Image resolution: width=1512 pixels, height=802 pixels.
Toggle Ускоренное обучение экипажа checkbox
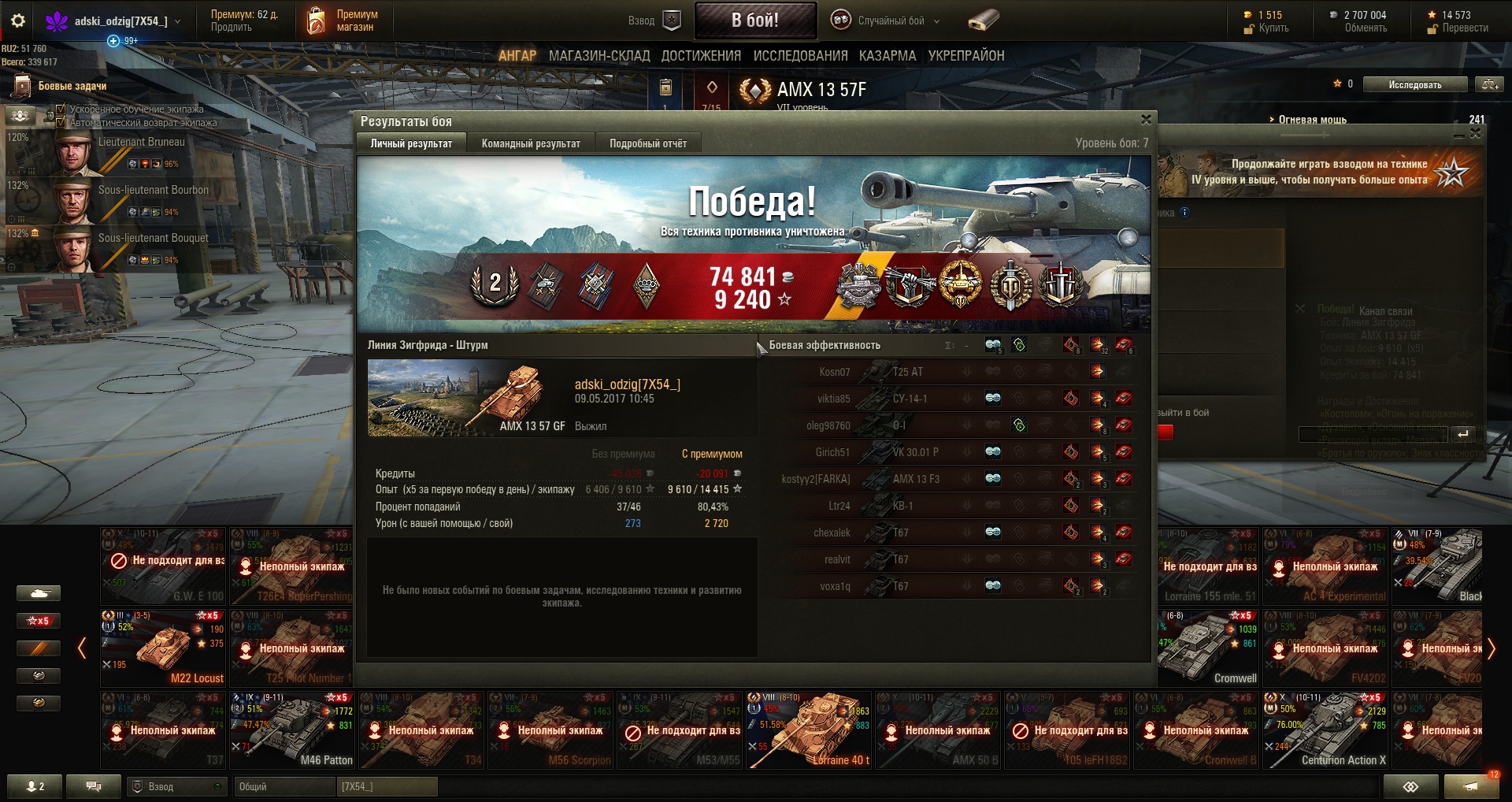pos(61,110)
